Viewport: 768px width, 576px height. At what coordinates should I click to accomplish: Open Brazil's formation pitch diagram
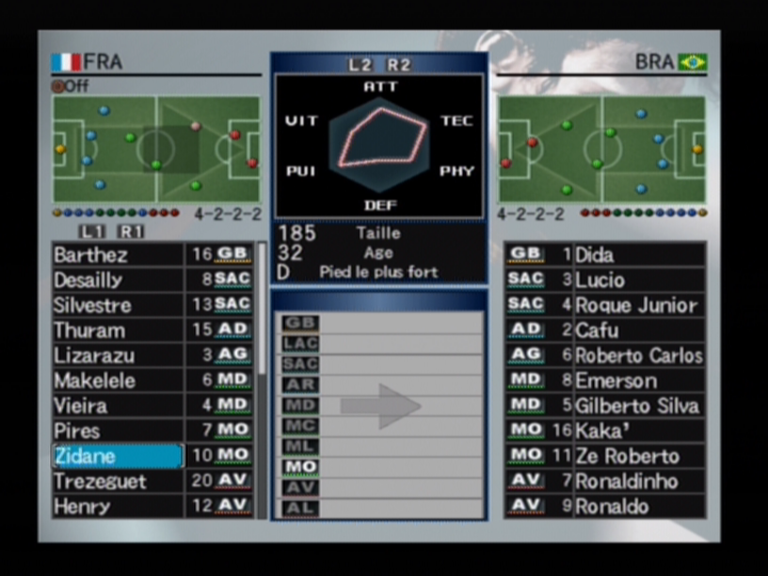point(601,150)
